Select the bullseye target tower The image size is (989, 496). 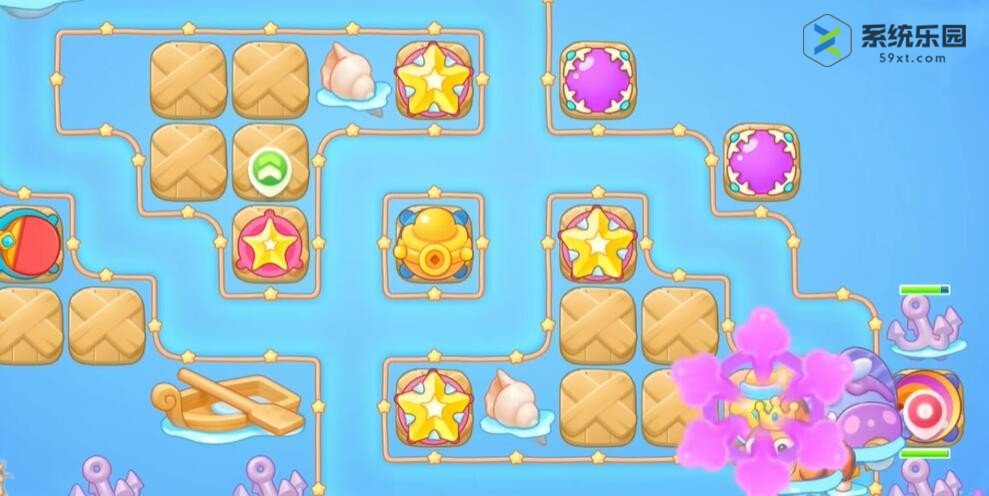(x=924, y=405)
